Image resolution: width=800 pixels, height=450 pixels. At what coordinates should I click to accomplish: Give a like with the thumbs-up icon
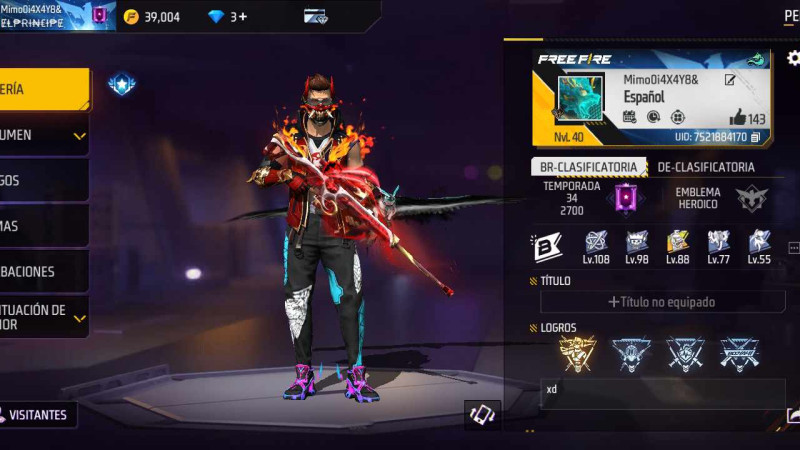pyautogui.click(x=737, y=117)
